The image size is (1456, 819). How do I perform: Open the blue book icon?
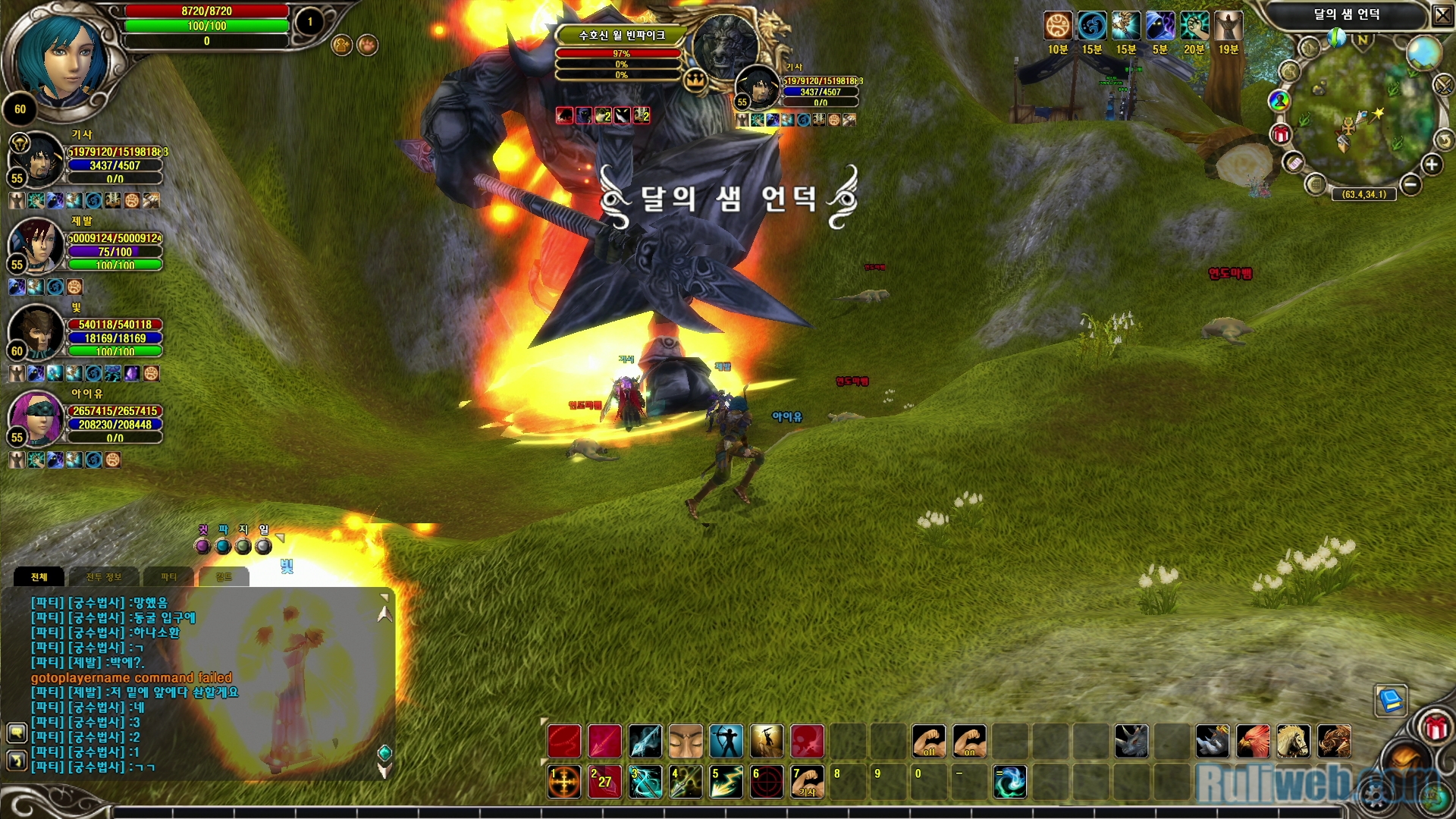point(1391,700)
